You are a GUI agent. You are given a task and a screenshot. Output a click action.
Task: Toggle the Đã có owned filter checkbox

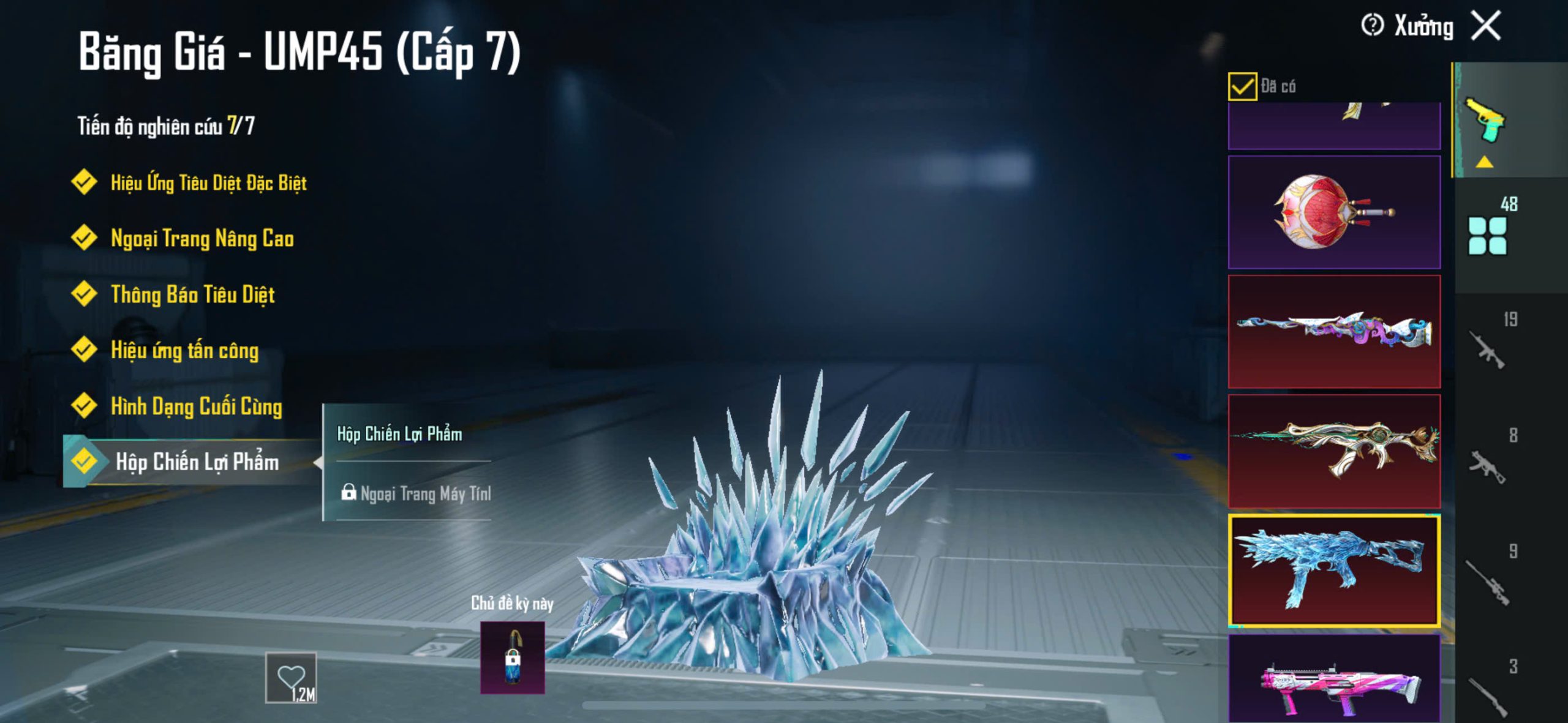pyautogui.click(x=1242, y=86)
